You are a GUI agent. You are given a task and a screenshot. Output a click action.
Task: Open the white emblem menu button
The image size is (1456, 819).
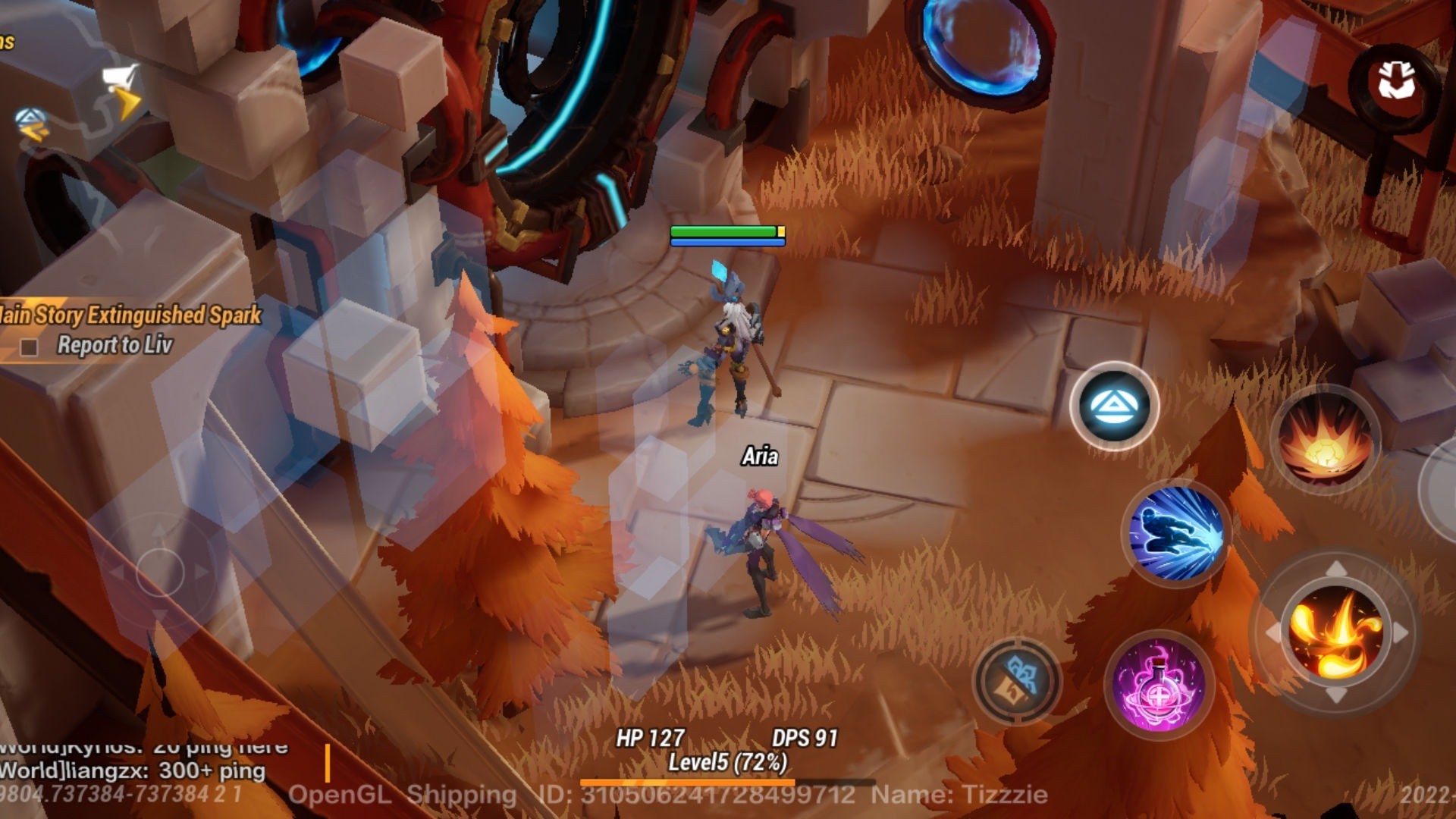click(1396, 80)
